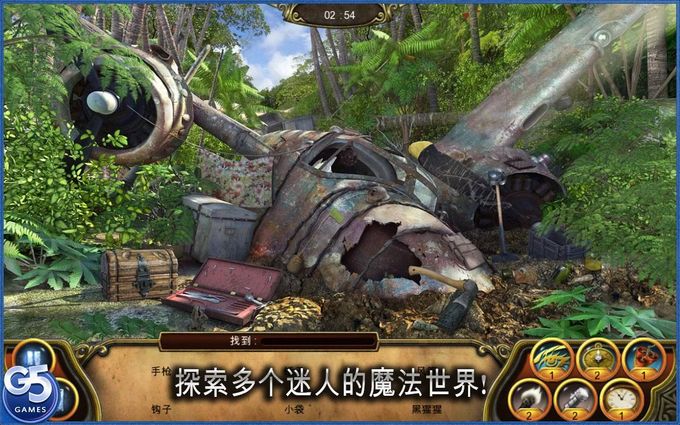Viewport: 680px width, 425px height.
Task: Use the clock time bonus
Action: tap(620, 397)
